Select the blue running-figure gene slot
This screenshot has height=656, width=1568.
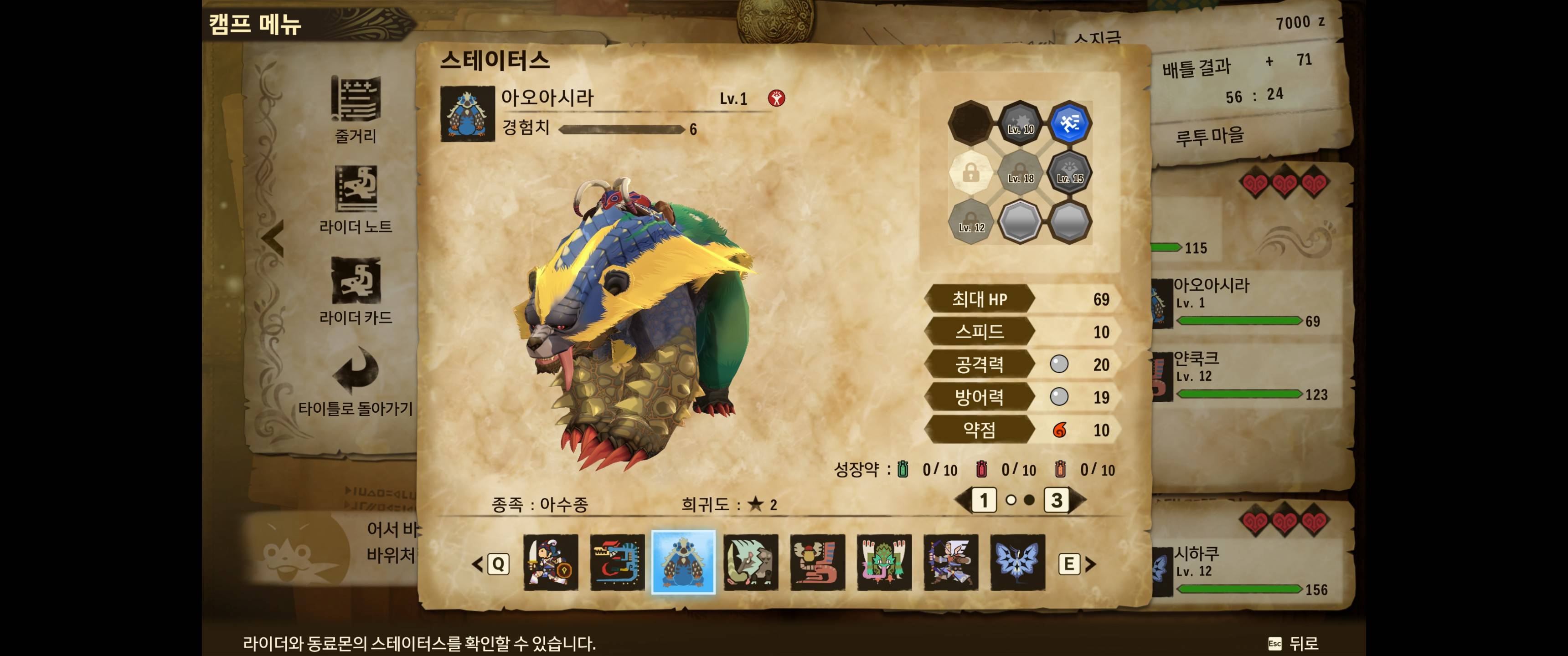1069,123
